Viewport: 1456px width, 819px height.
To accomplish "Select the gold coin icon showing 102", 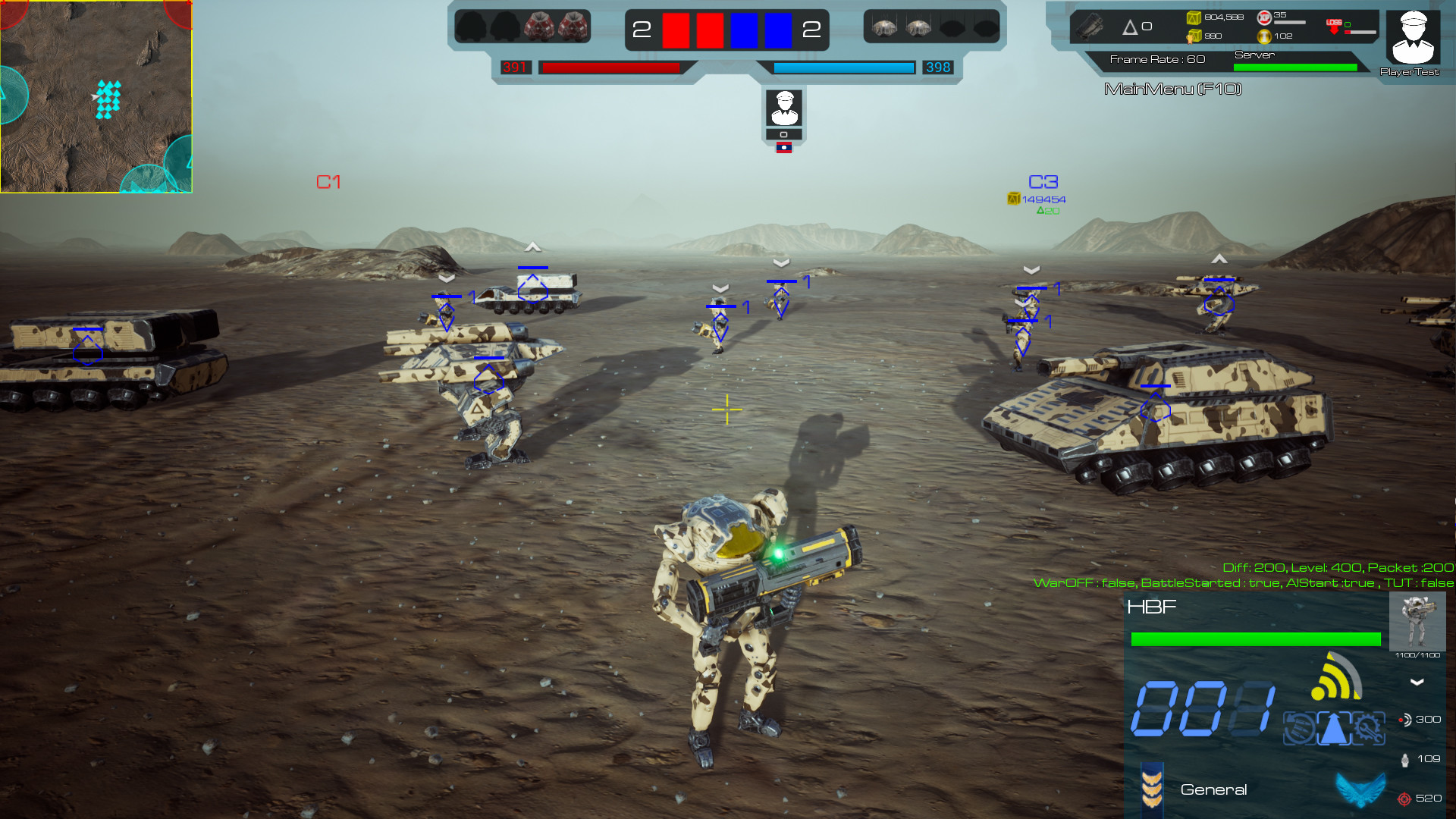I will pos(1264,36).
